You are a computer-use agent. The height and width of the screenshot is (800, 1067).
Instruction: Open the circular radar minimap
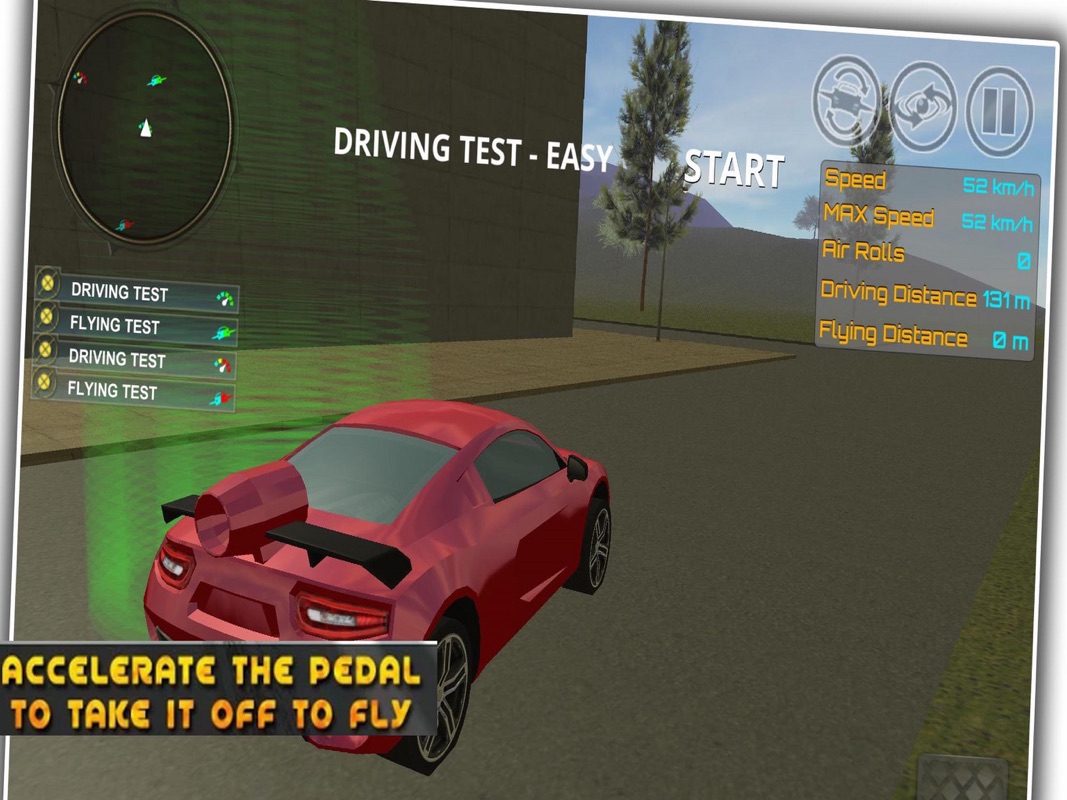144,126
